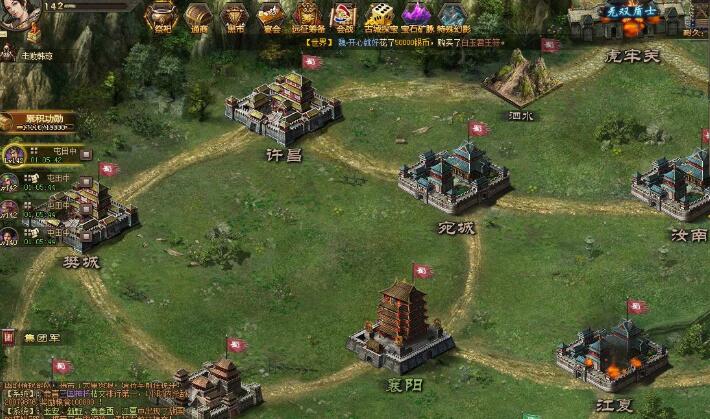This screenshot has height=419, width=710.
Task: Click the 特殊幻影 icon
Action: (x=452, y=16)
